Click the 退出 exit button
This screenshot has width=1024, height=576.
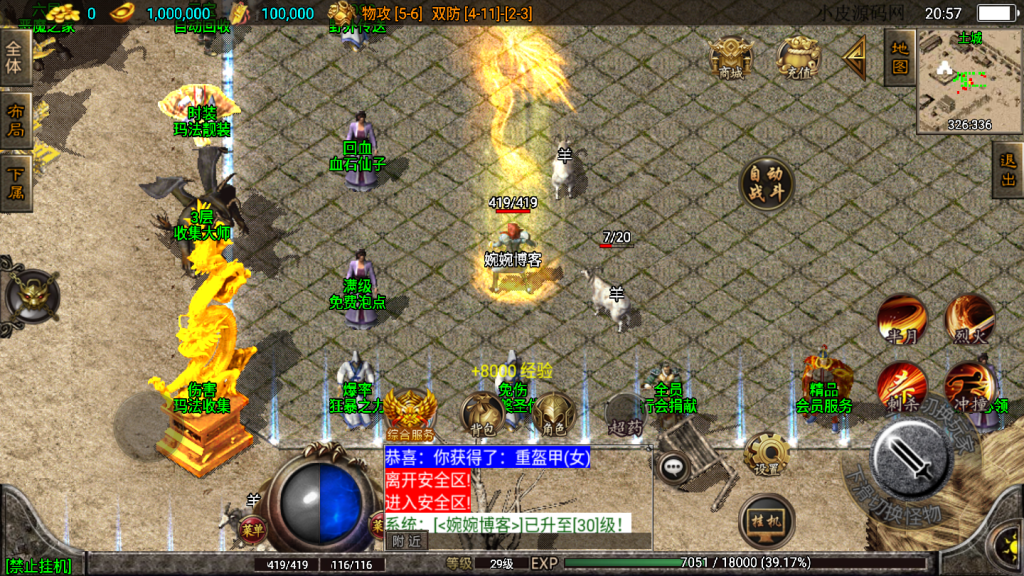1007,169
